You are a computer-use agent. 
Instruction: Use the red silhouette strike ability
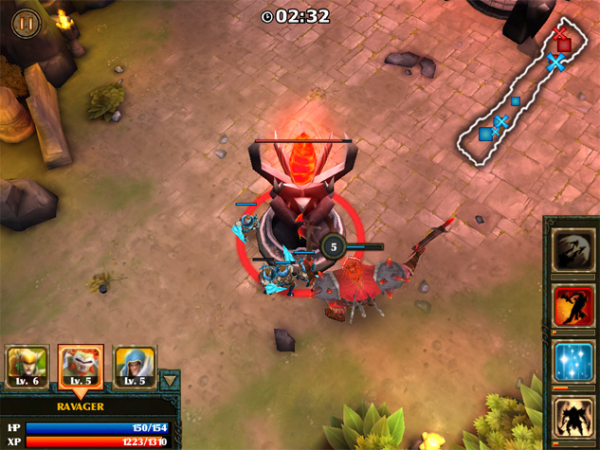pyautogui.click(x=574, y=304)
